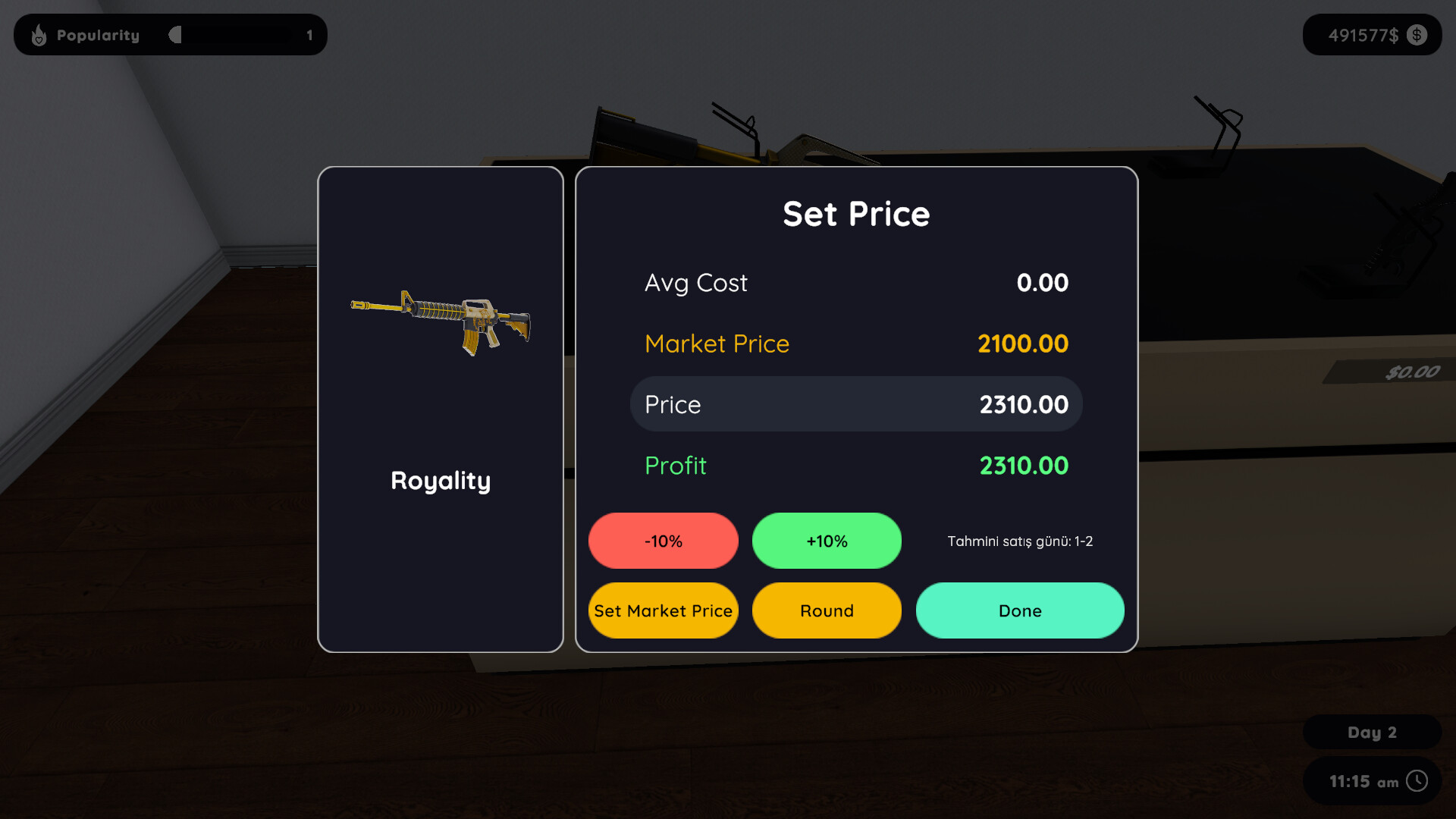
Task: Click the Royality item name label
Action: (x=440, y=481)
